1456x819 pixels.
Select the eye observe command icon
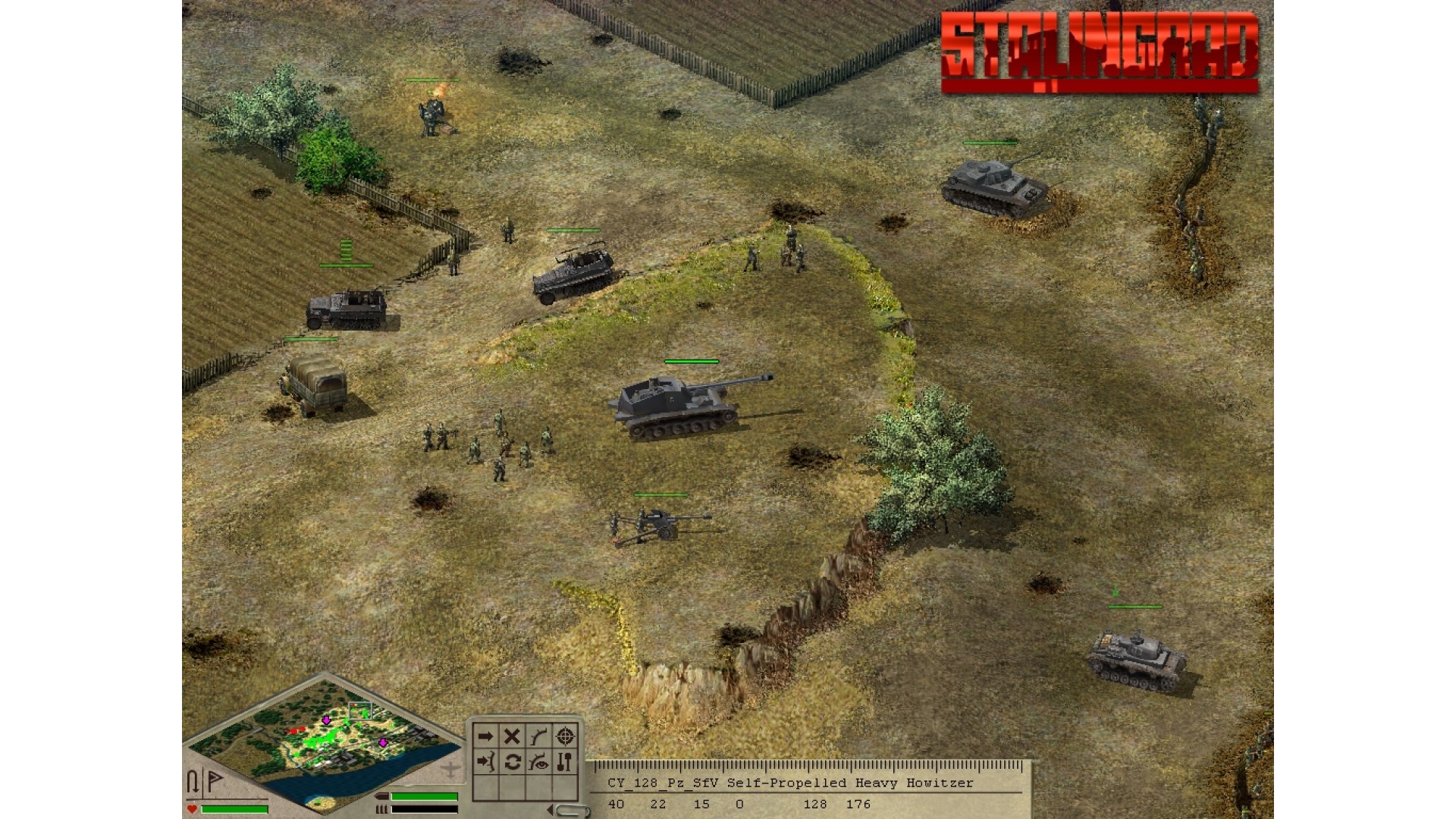pos(538,762)
